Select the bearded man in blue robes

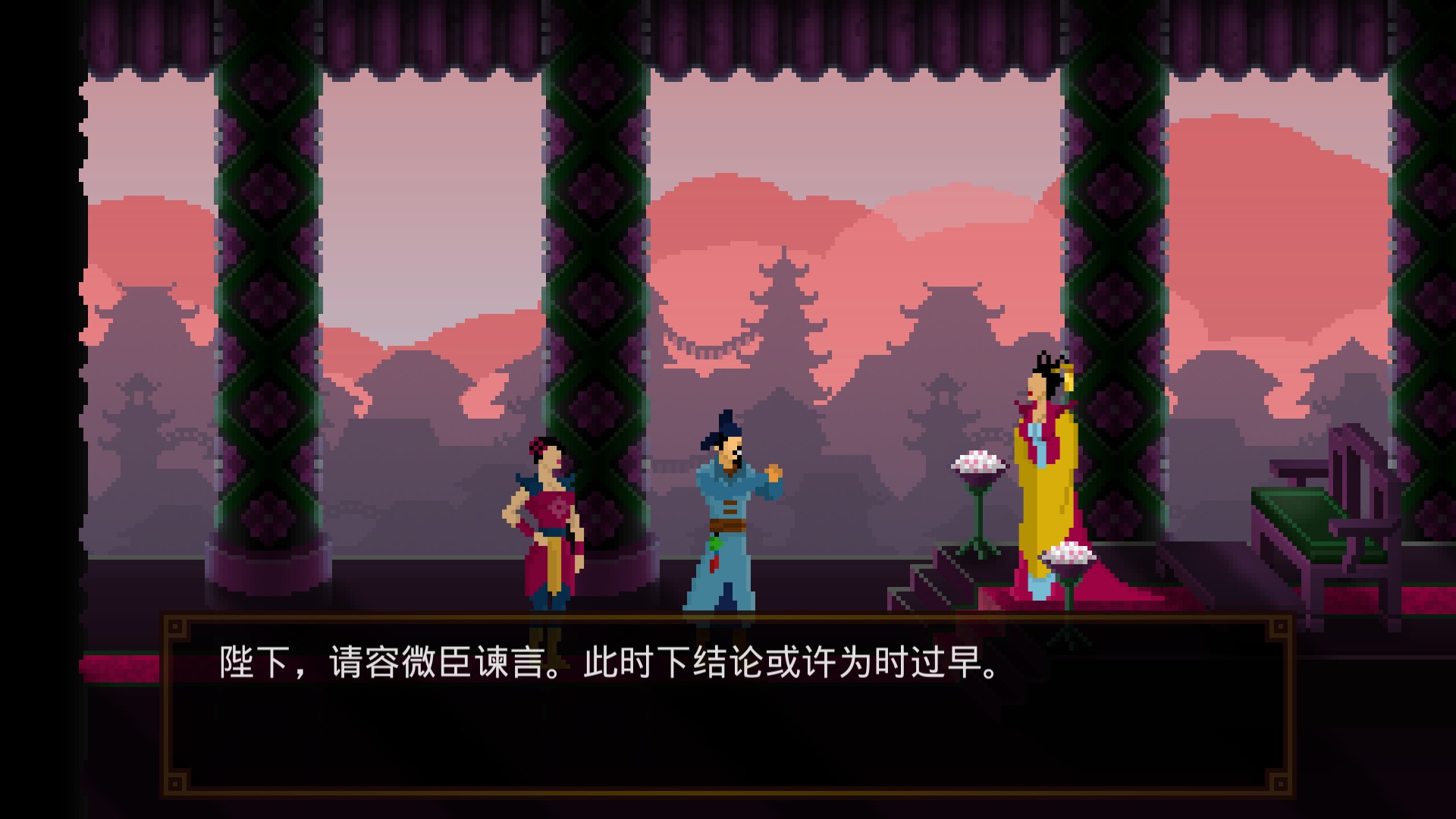[x=724, y=516]
